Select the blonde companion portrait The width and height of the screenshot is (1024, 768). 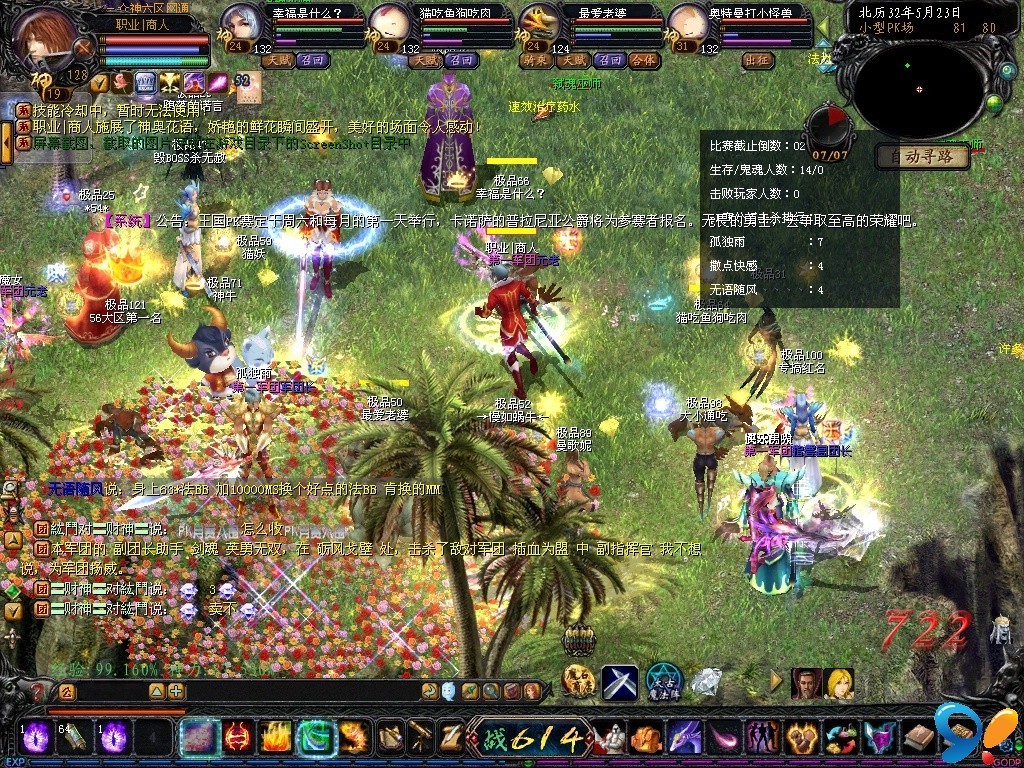839,684
